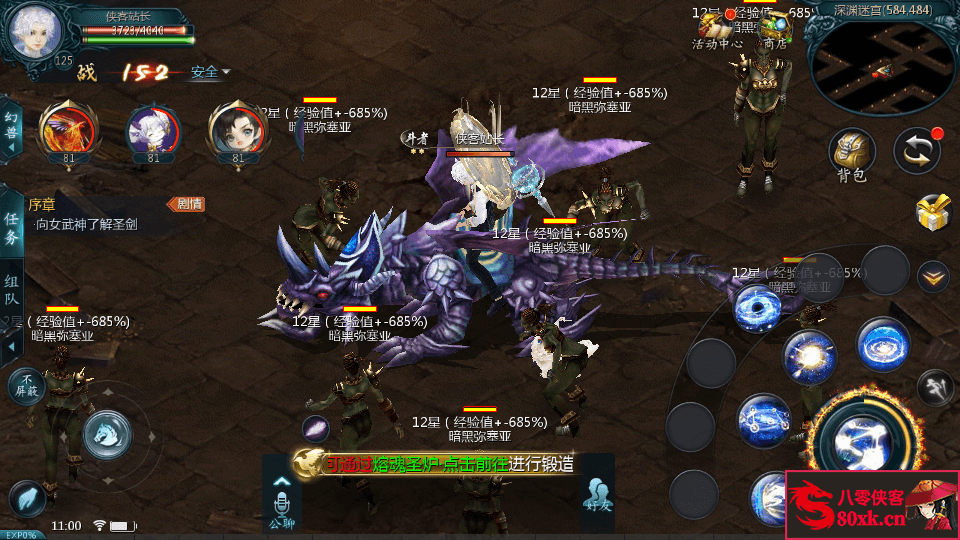Switch to the 任务 quest tab
This screenshot has width=960, height=540.
[11, 228]
